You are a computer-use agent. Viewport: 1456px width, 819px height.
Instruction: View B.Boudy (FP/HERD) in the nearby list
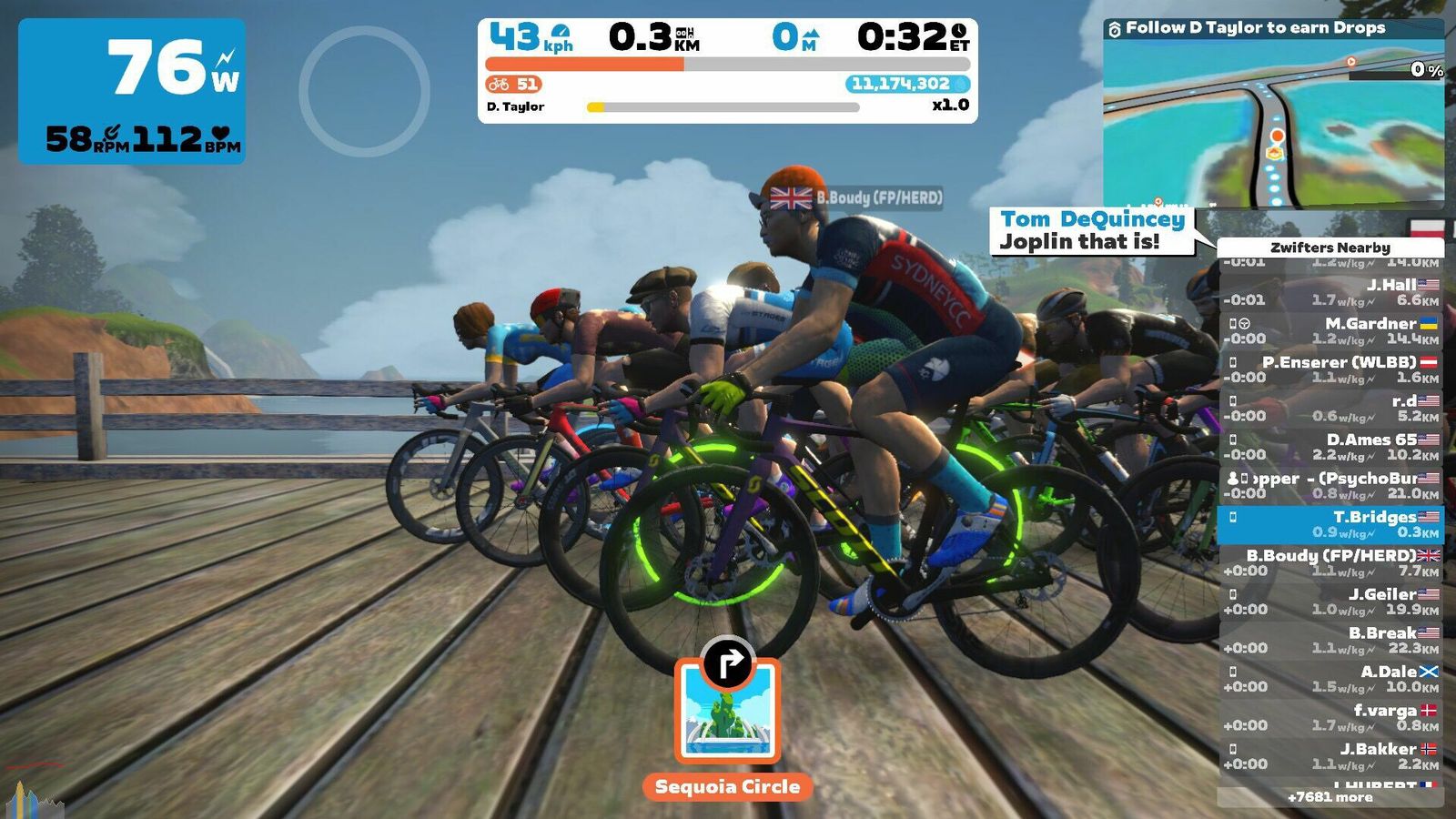pyautogui.click(x=1330, y=563)
